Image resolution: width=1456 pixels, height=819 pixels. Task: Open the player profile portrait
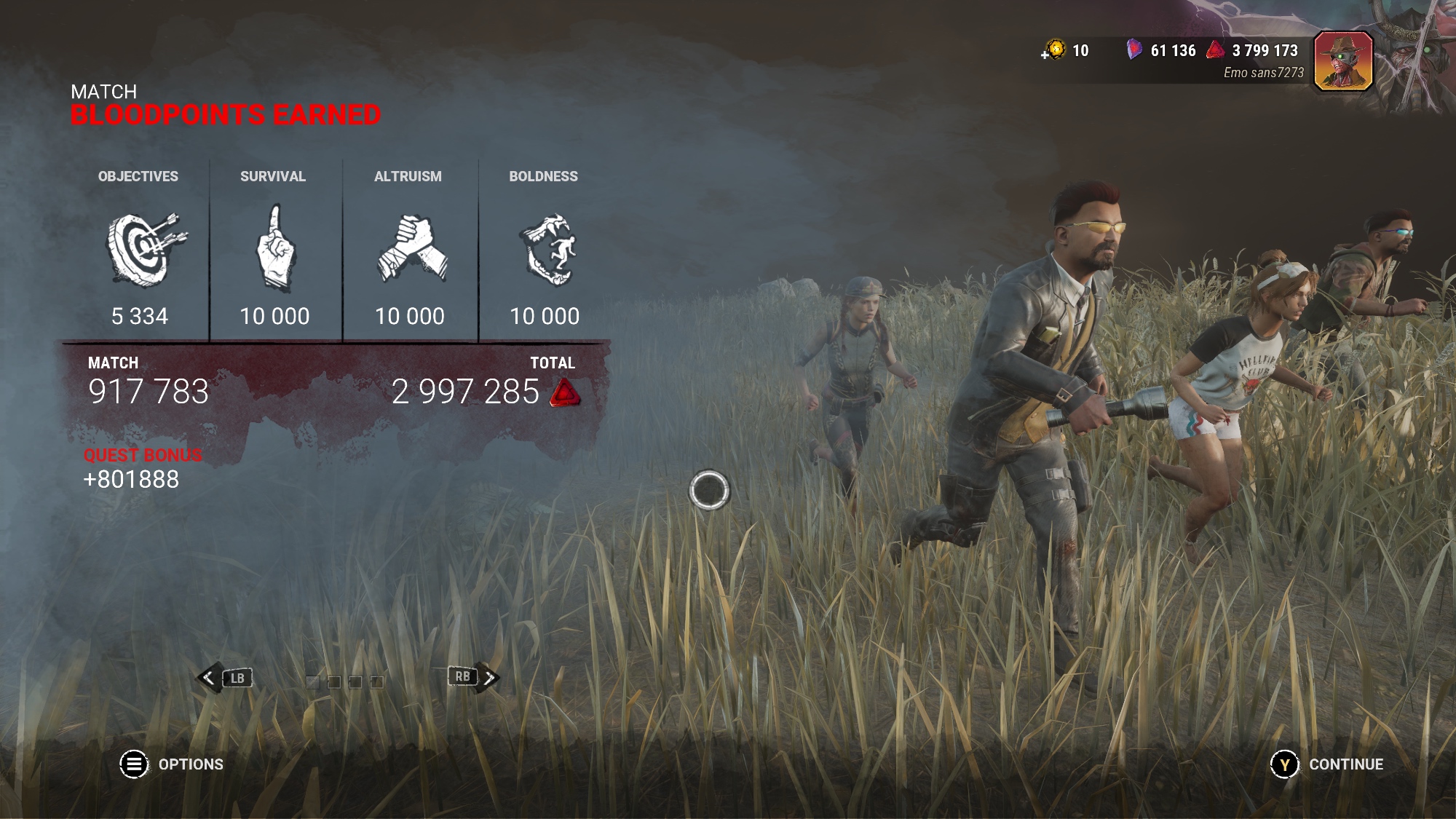click(1343, 61)
